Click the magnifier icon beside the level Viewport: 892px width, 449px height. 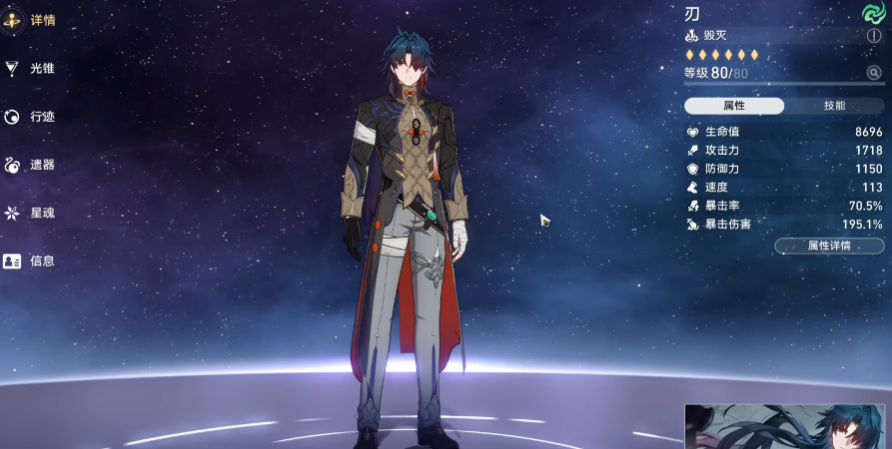coord(874,73)
